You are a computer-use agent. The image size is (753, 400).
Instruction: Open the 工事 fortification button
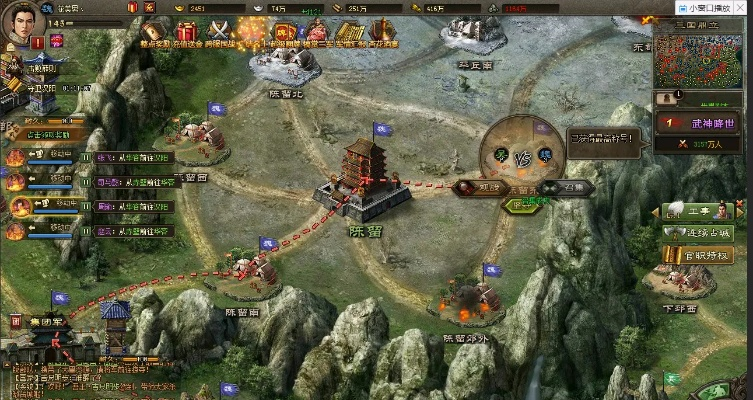point(699,211)
